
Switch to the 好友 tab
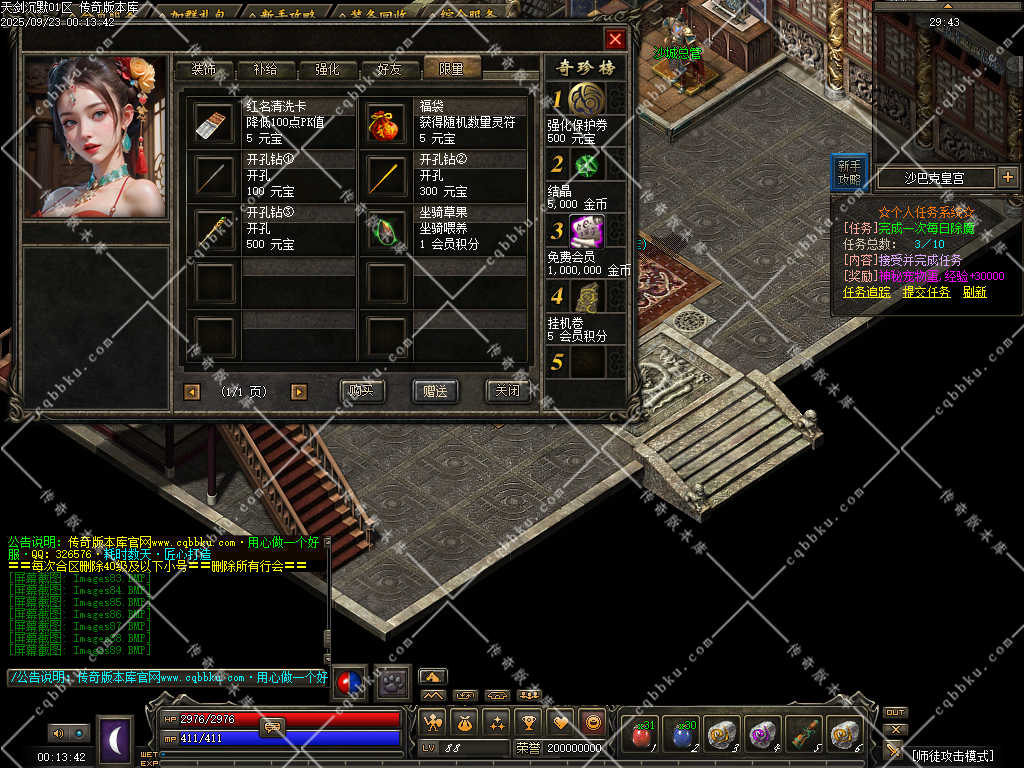pos(389,69)
